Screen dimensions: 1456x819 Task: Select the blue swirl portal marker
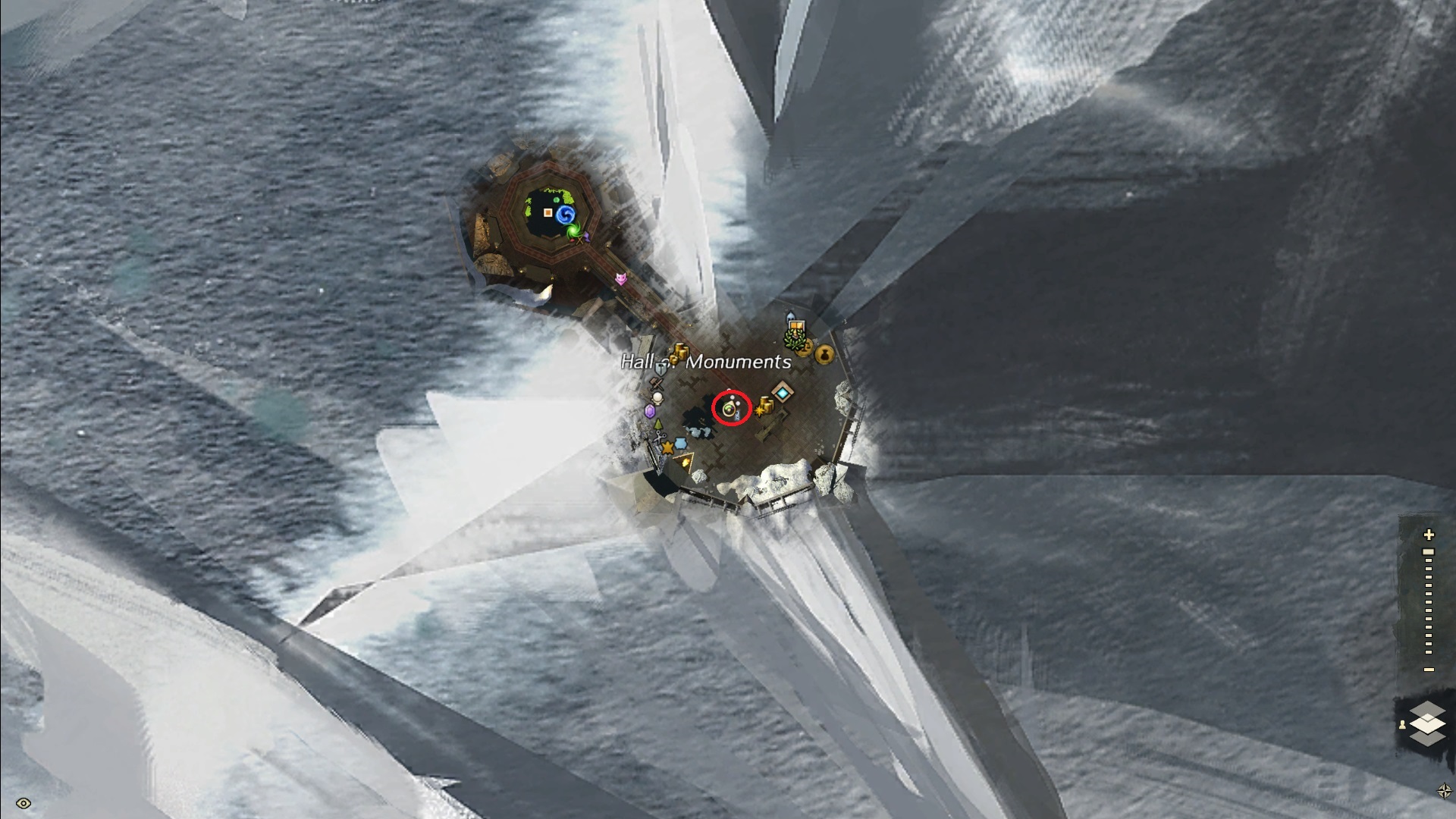pyautogui.click(x=564, y=215)
